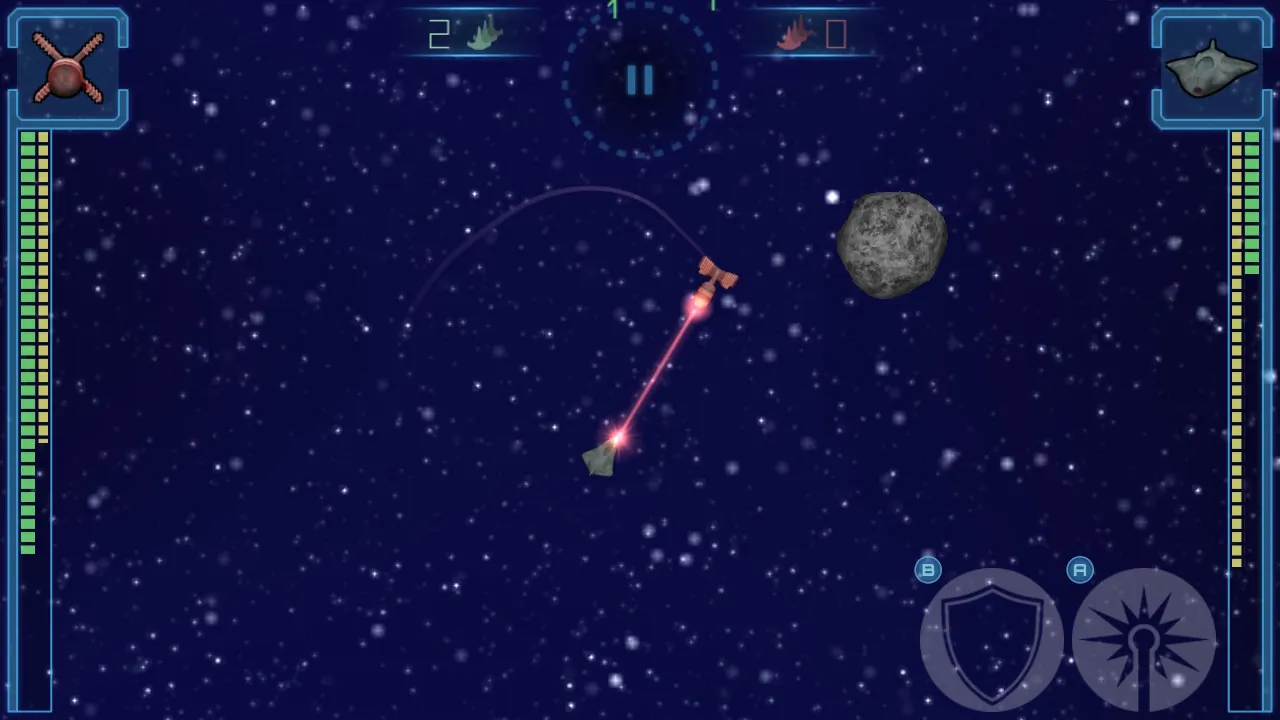Fire the sunburst beam weapon button
Screen dimensions: 1280x720
(1143, 640)
